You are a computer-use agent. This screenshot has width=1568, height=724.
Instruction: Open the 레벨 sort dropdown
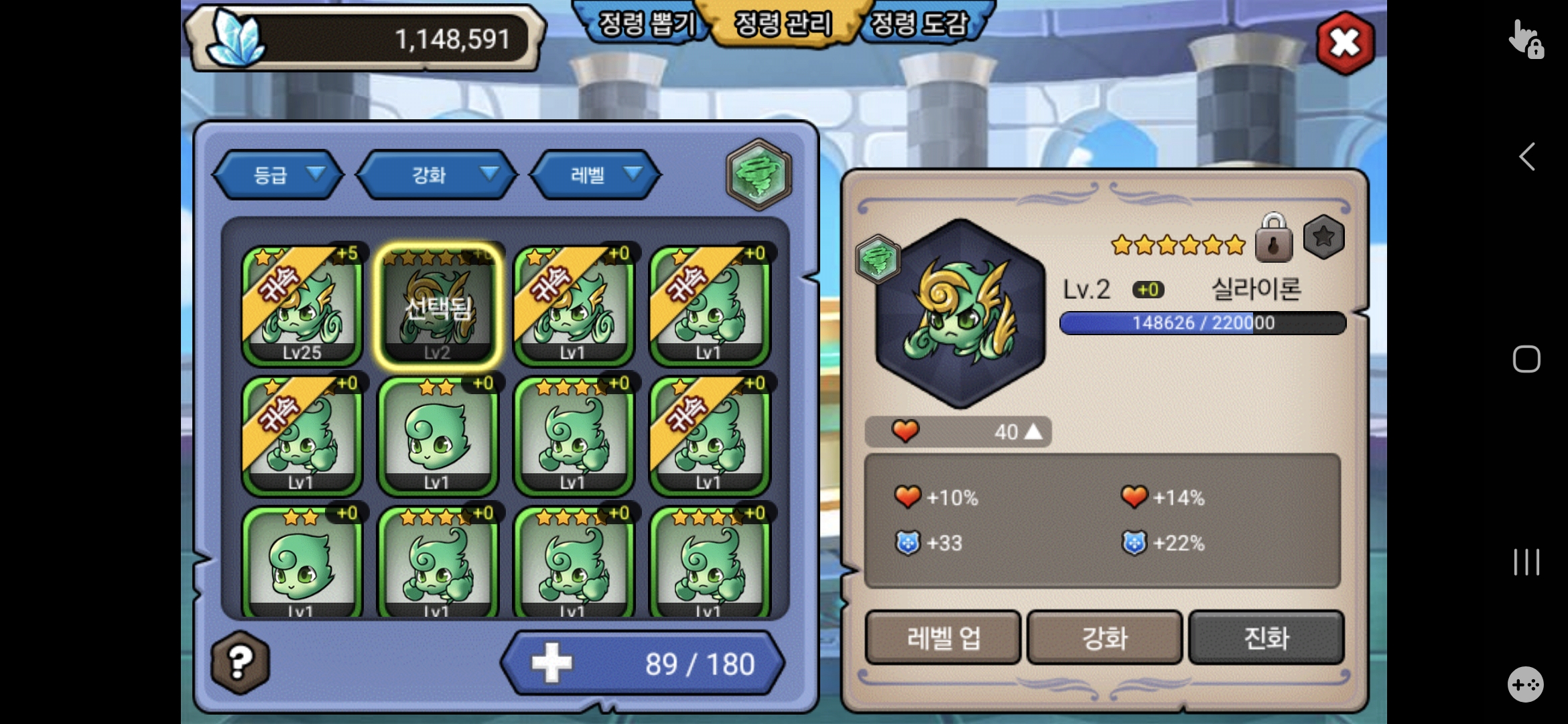tap(596, 175)
